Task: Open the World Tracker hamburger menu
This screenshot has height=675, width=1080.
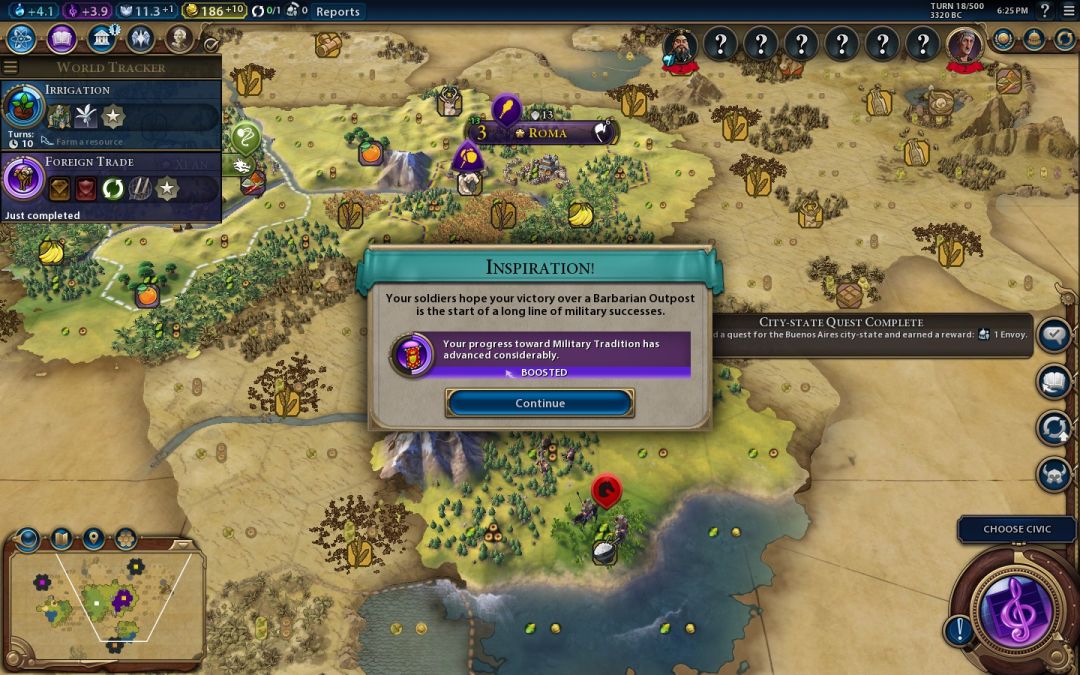Action: tap(10, 67)
